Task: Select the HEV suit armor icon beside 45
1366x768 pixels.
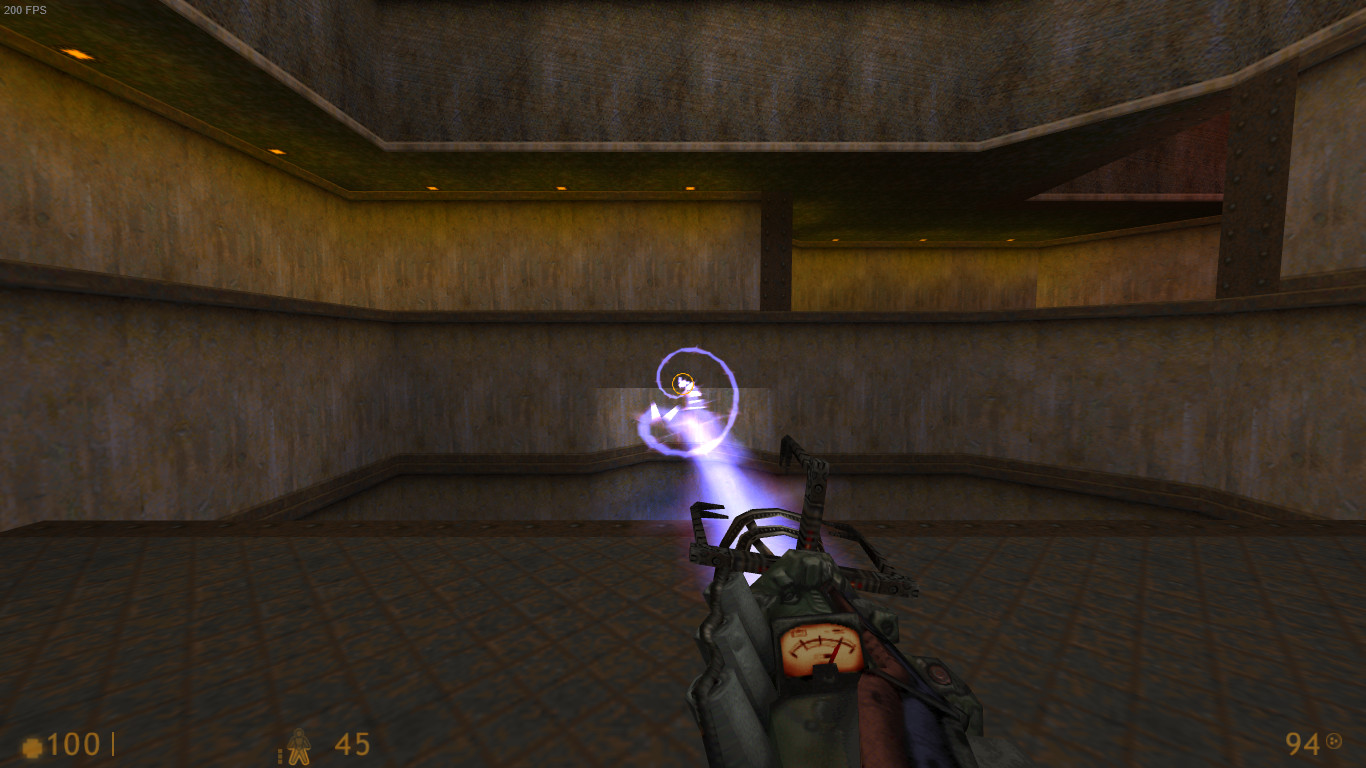Action: click(x=299, y=745)
